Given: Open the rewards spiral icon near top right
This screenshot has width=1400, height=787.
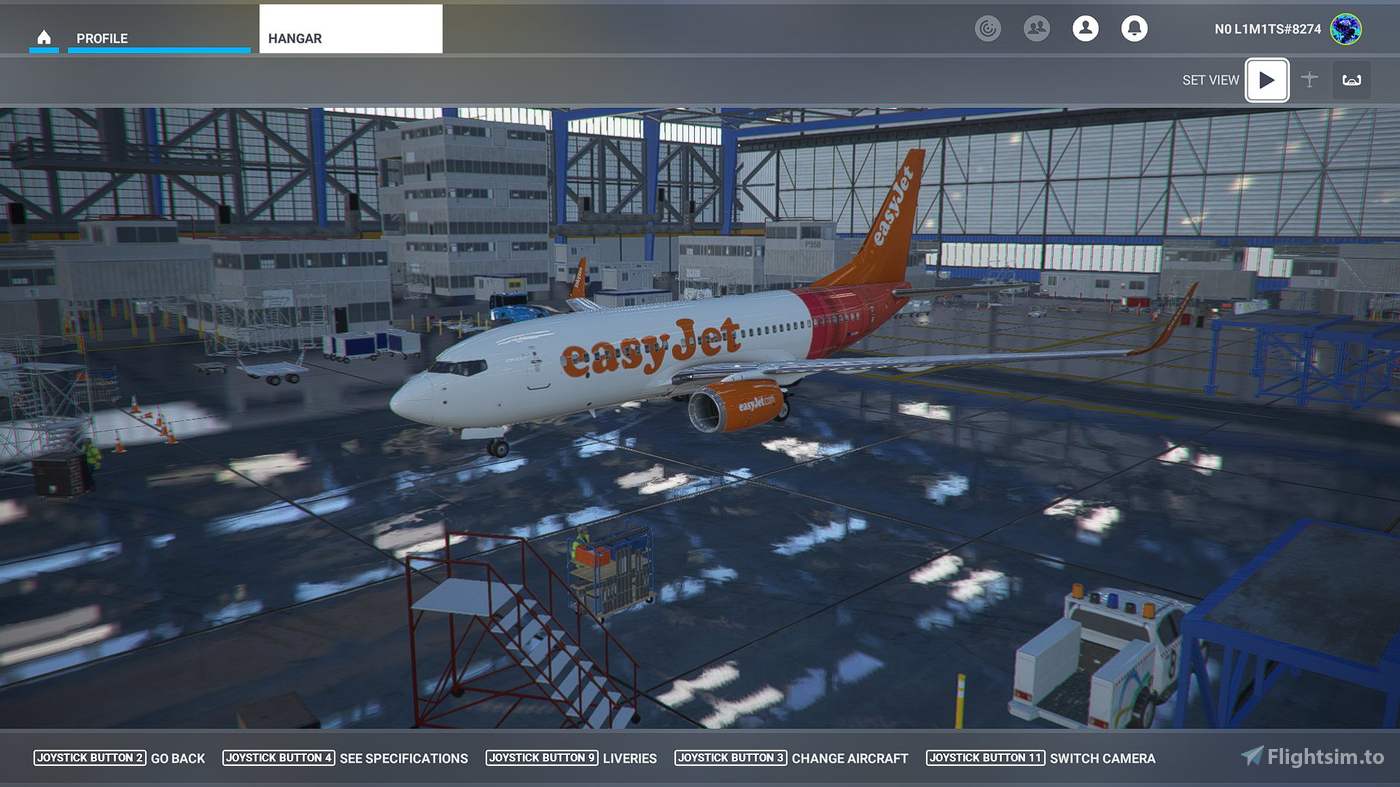Looking at the screenshot, I should click(988, 28).
